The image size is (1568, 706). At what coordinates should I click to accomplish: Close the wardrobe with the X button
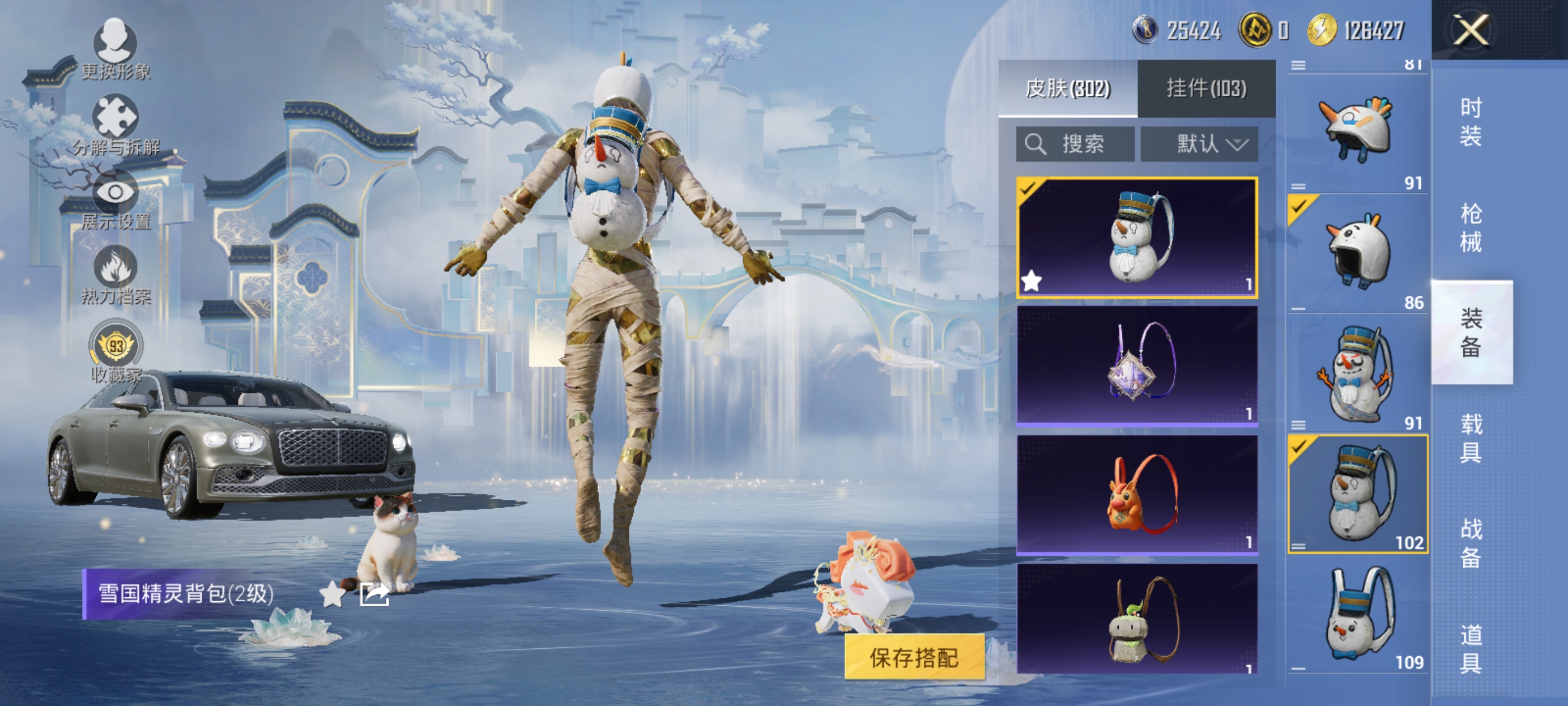tap(1471, 30)
